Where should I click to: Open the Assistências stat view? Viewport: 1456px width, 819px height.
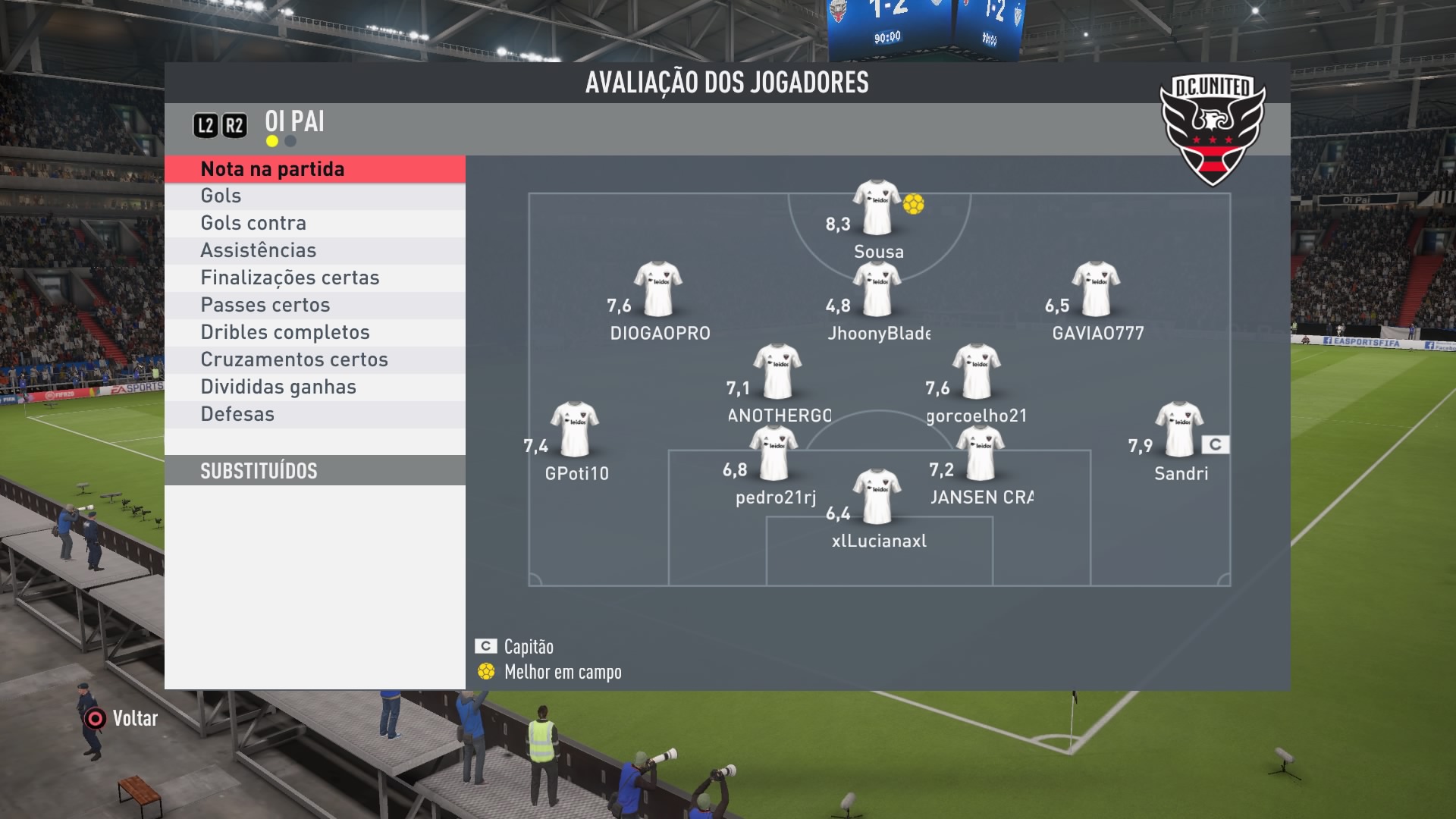point(315,251)
